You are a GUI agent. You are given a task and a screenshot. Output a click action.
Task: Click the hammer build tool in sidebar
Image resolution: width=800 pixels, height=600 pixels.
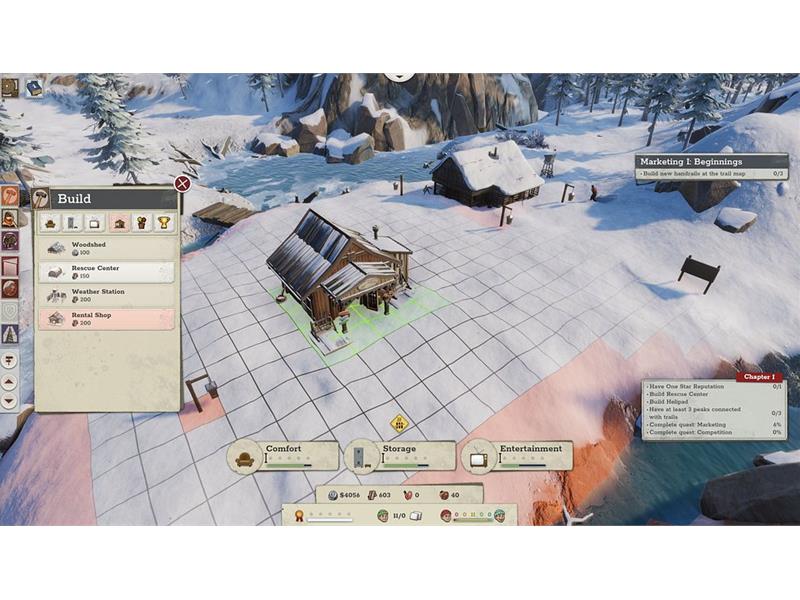coord(10,195)
